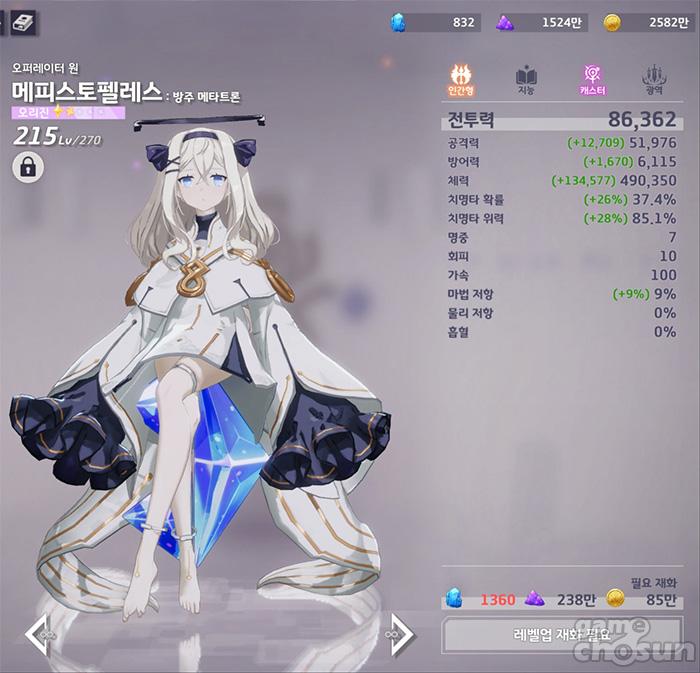Open the purple gem currency bar
Image resolution: width=700 pixels, height=673 pixels.
tap(540, 22)
